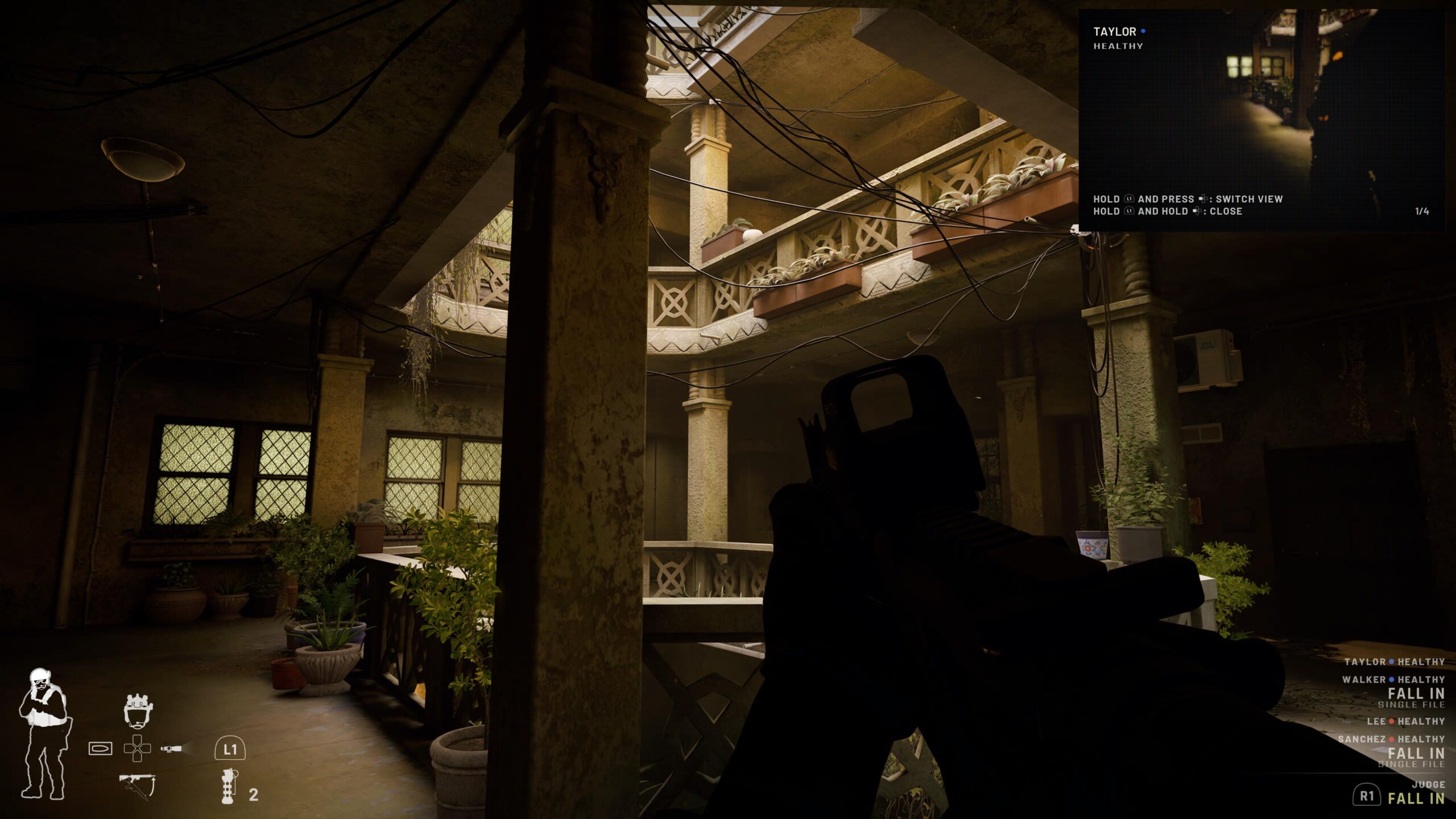Toggle the helmet night vision icon

(x=139, y=710)
